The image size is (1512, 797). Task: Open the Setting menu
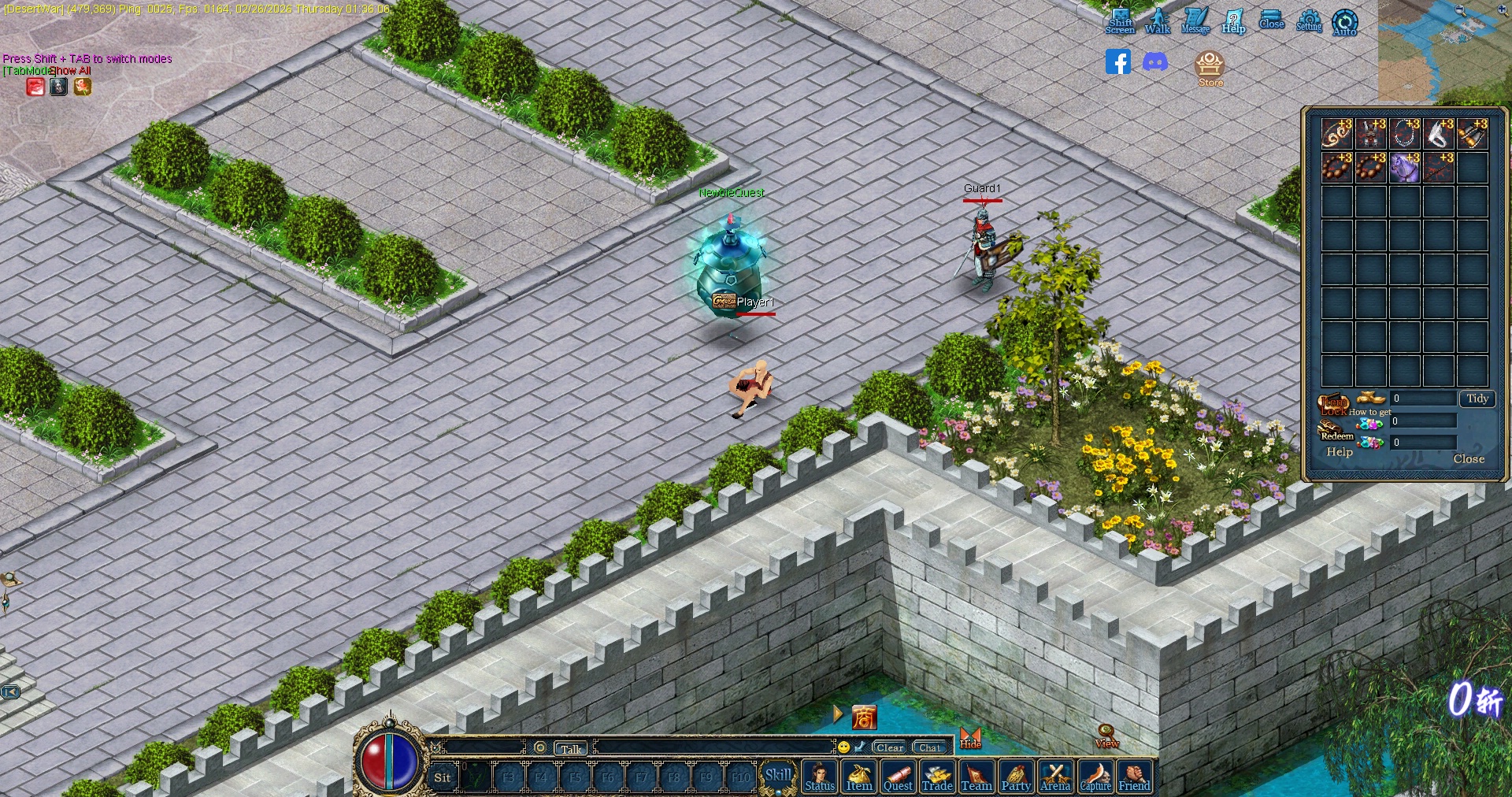point(1309,21)
